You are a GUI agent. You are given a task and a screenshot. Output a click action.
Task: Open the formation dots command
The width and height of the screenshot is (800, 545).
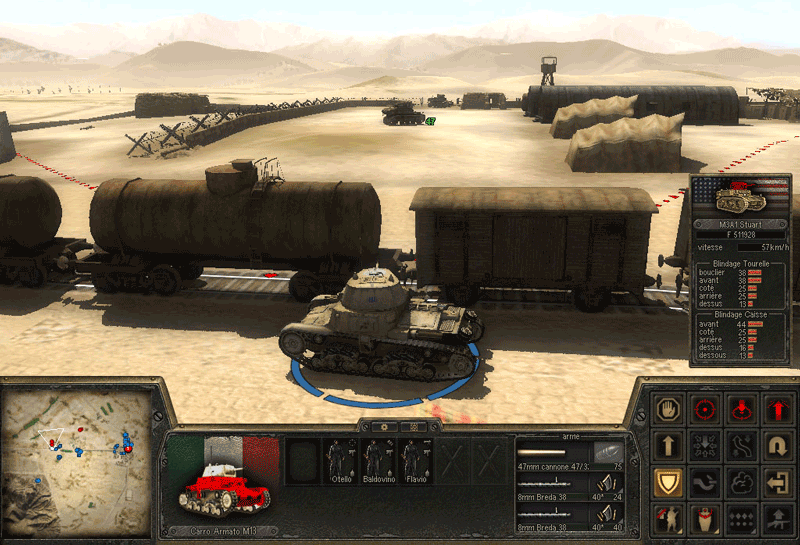(x=741, y=518)
